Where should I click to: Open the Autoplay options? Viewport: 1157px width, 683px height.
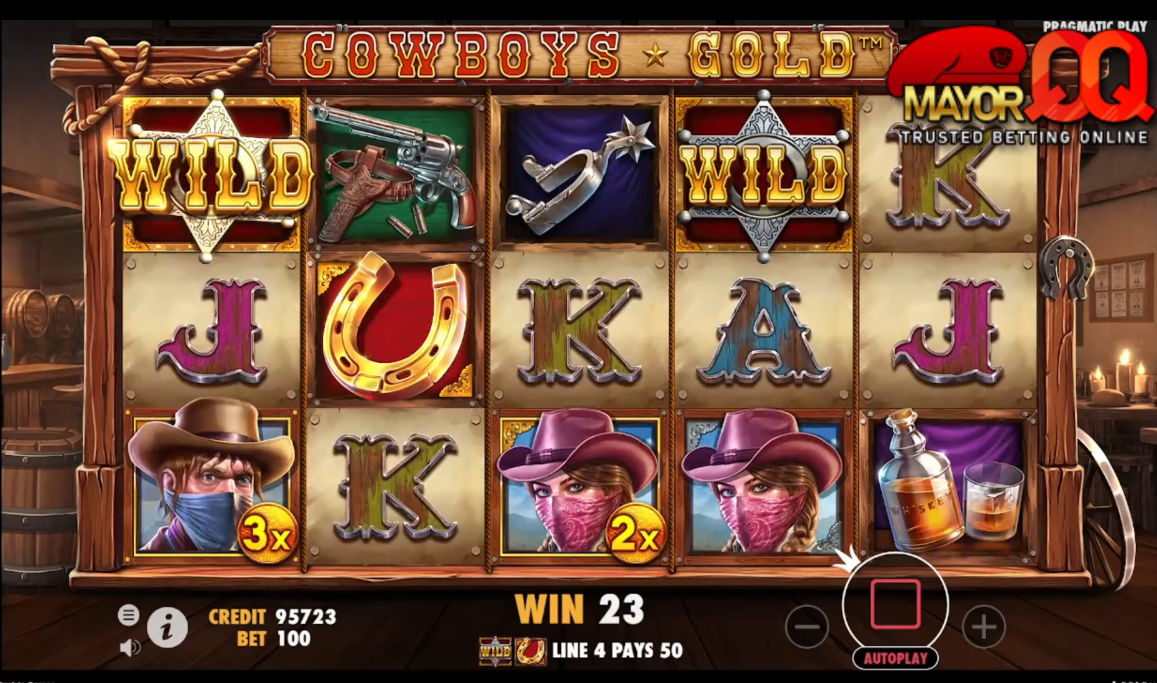895,658
